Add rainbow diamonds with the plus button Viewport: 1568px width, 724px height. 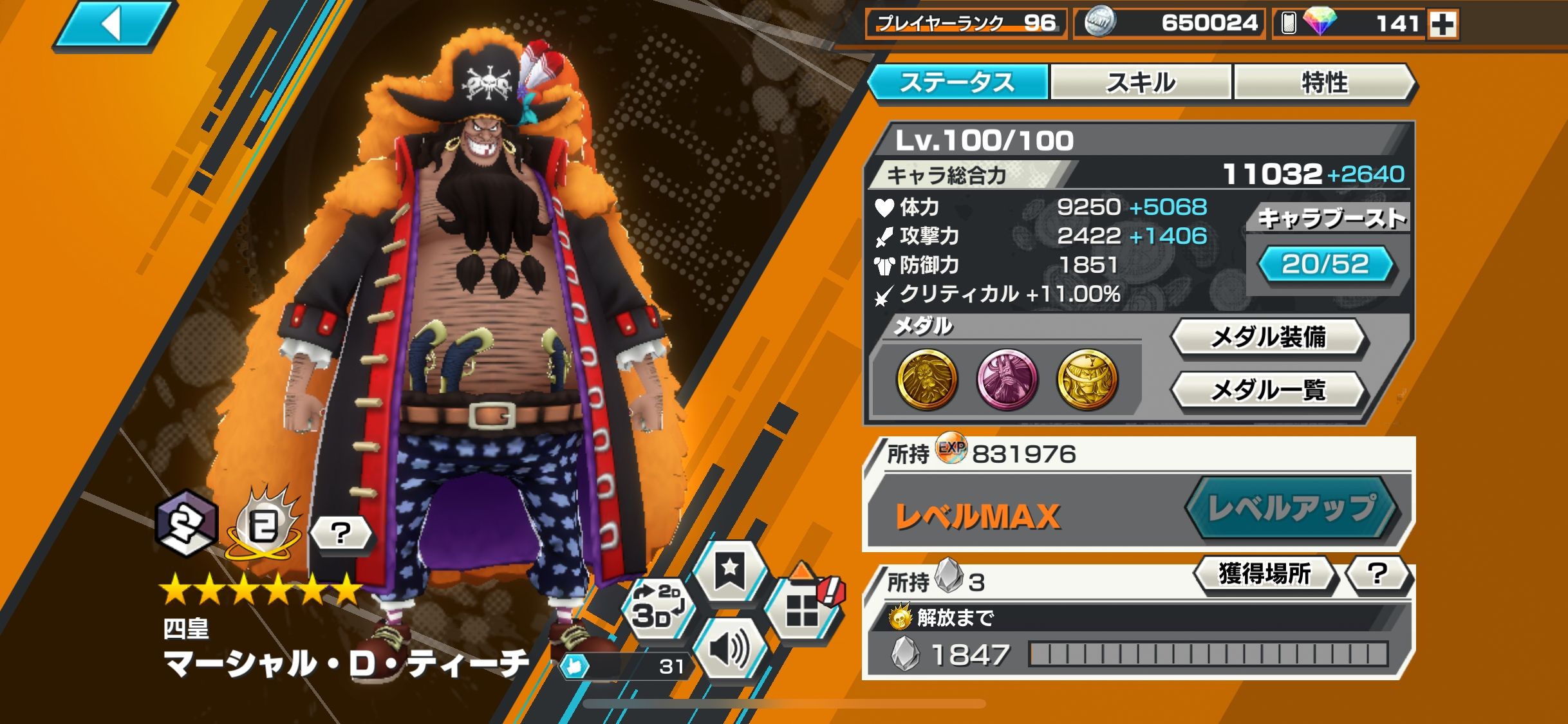(1442, 24)
